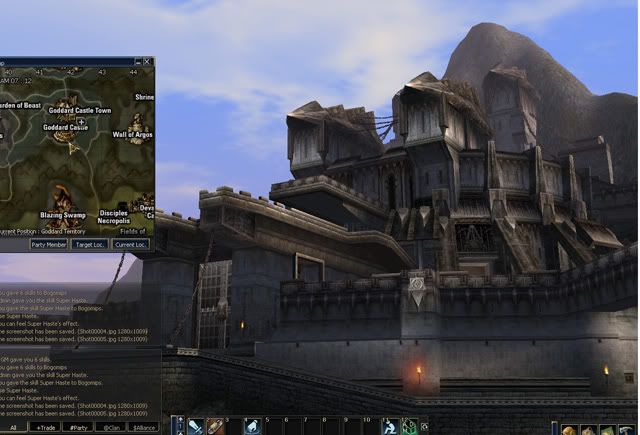Click the Party Member map button
The height and width of the screenshot is (435, 640).
(49, 244)
